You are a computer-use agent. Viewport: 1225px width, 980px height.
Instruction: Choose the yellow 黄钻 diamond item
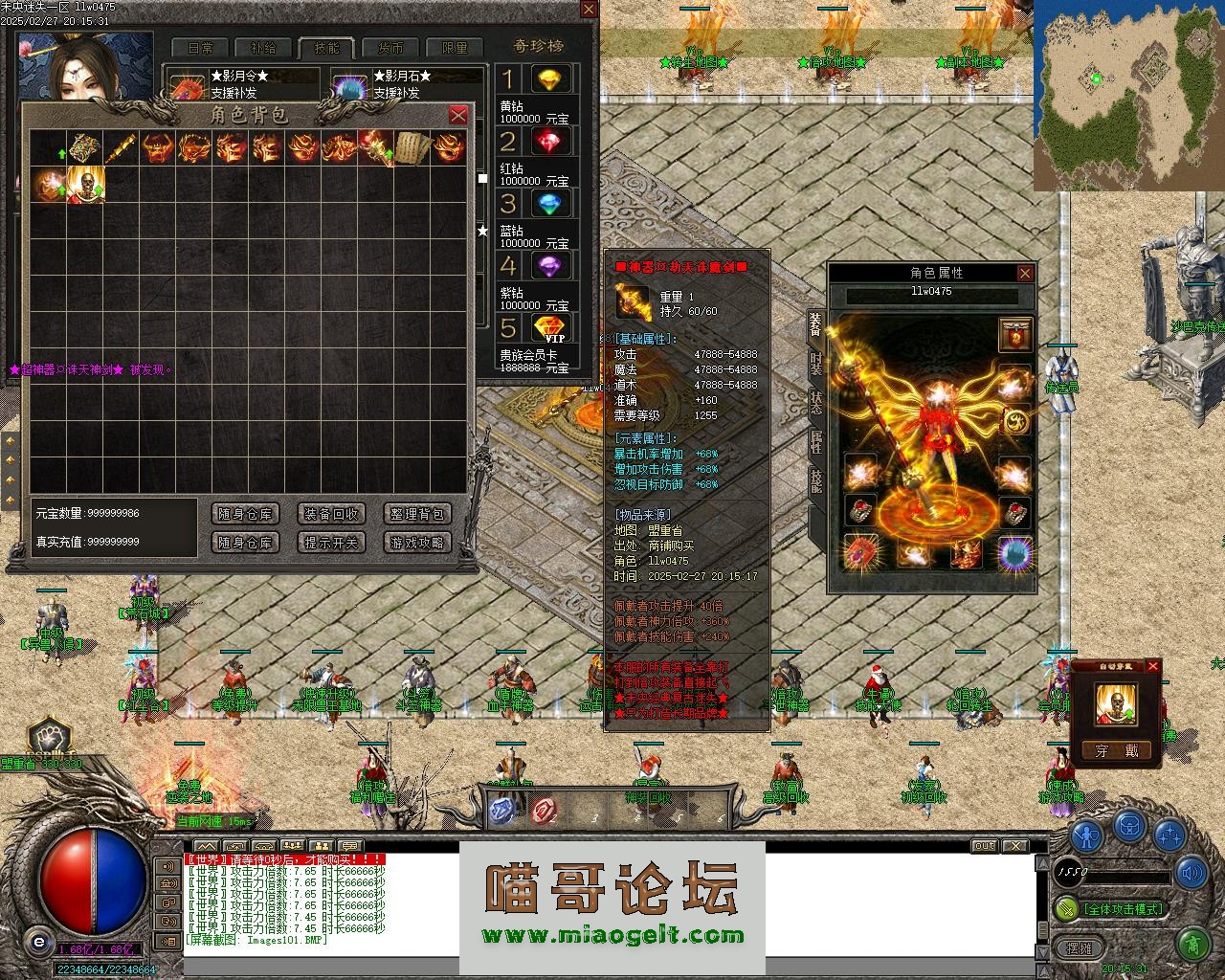(x=549, y=79)
